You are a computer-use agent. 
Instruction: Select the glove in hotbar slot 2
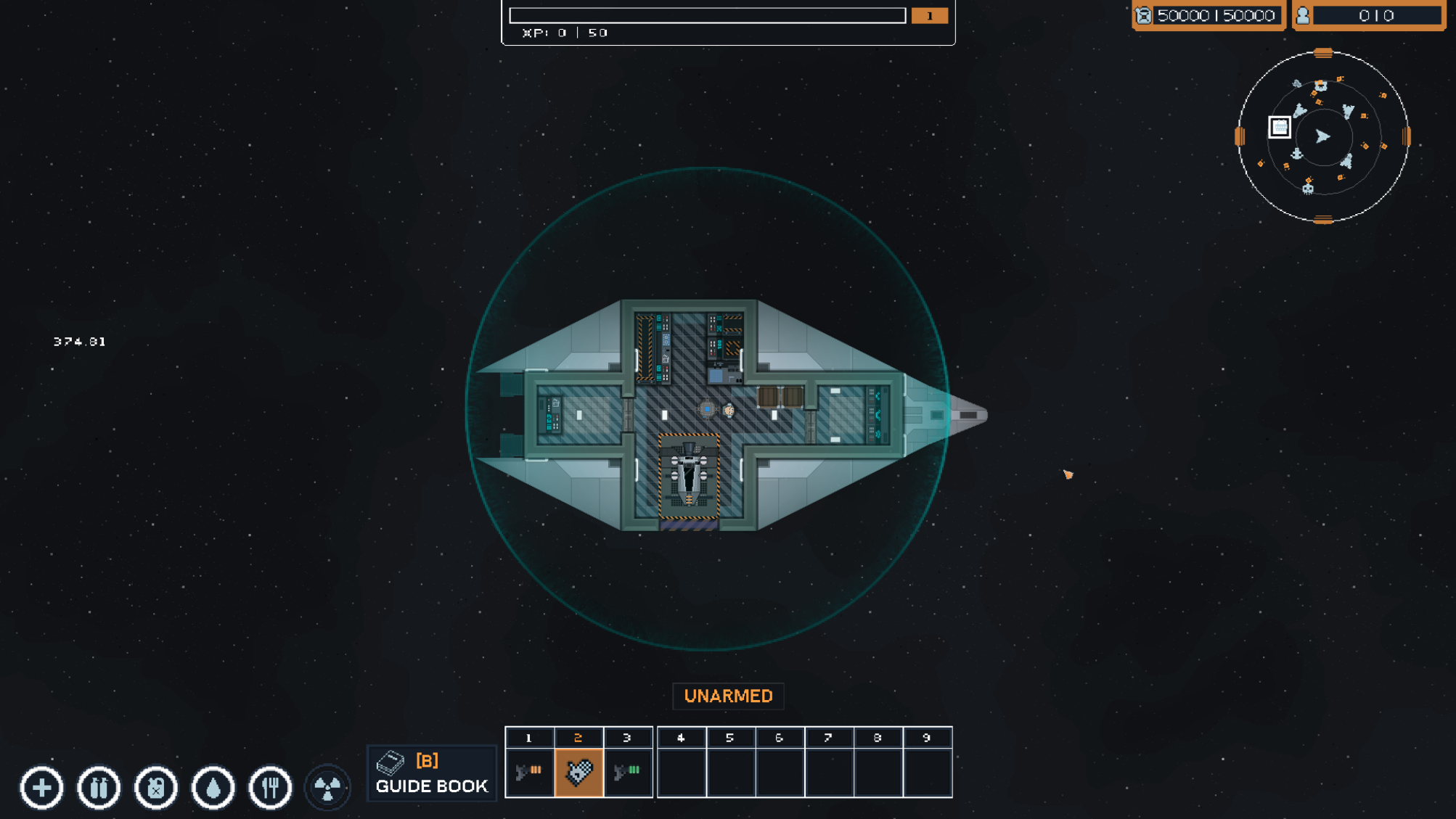pos(578,772)
